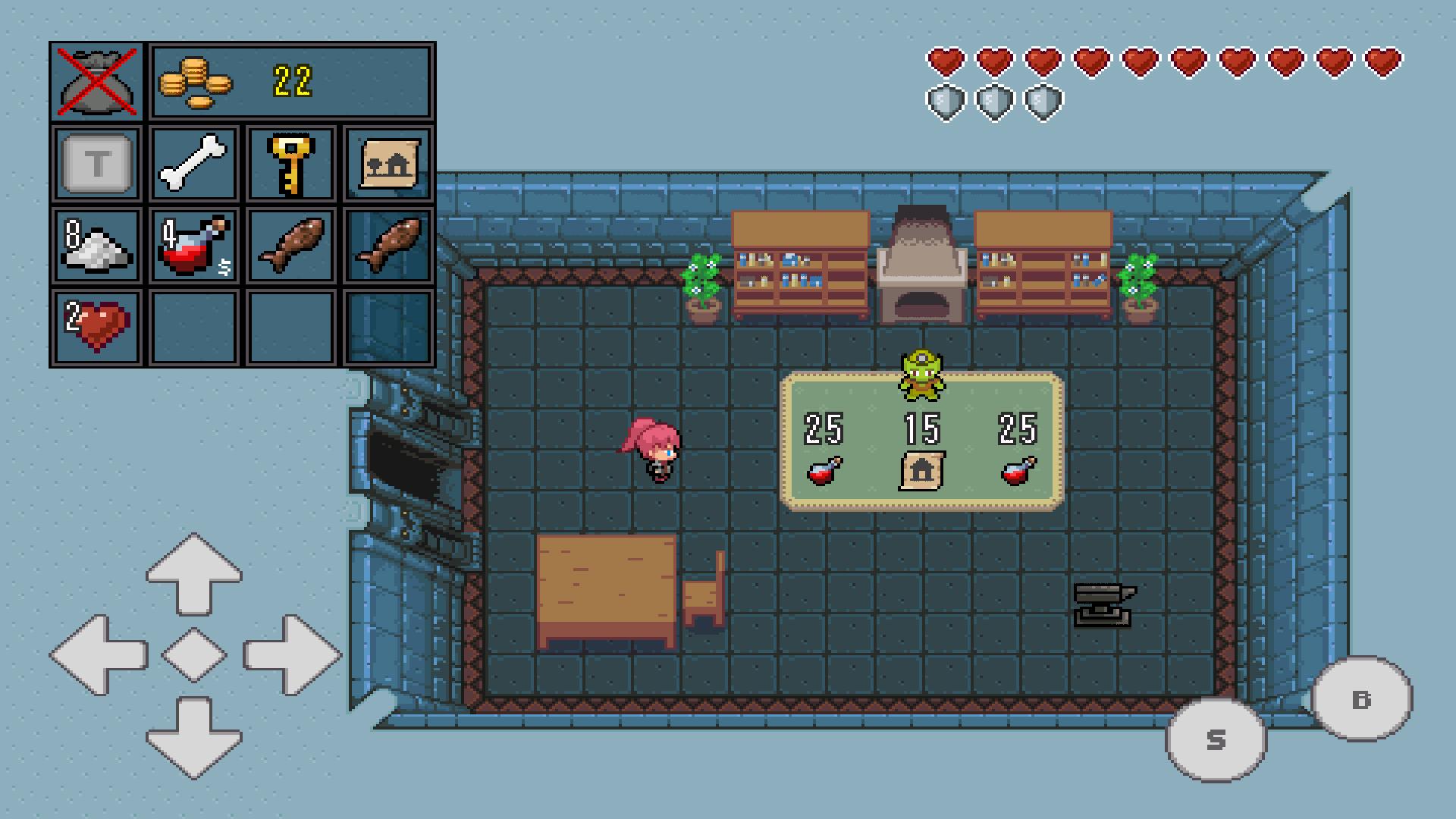Tap the right arrow on the d-pad
Screen dimensions: 1456x819
click(291, 654)
